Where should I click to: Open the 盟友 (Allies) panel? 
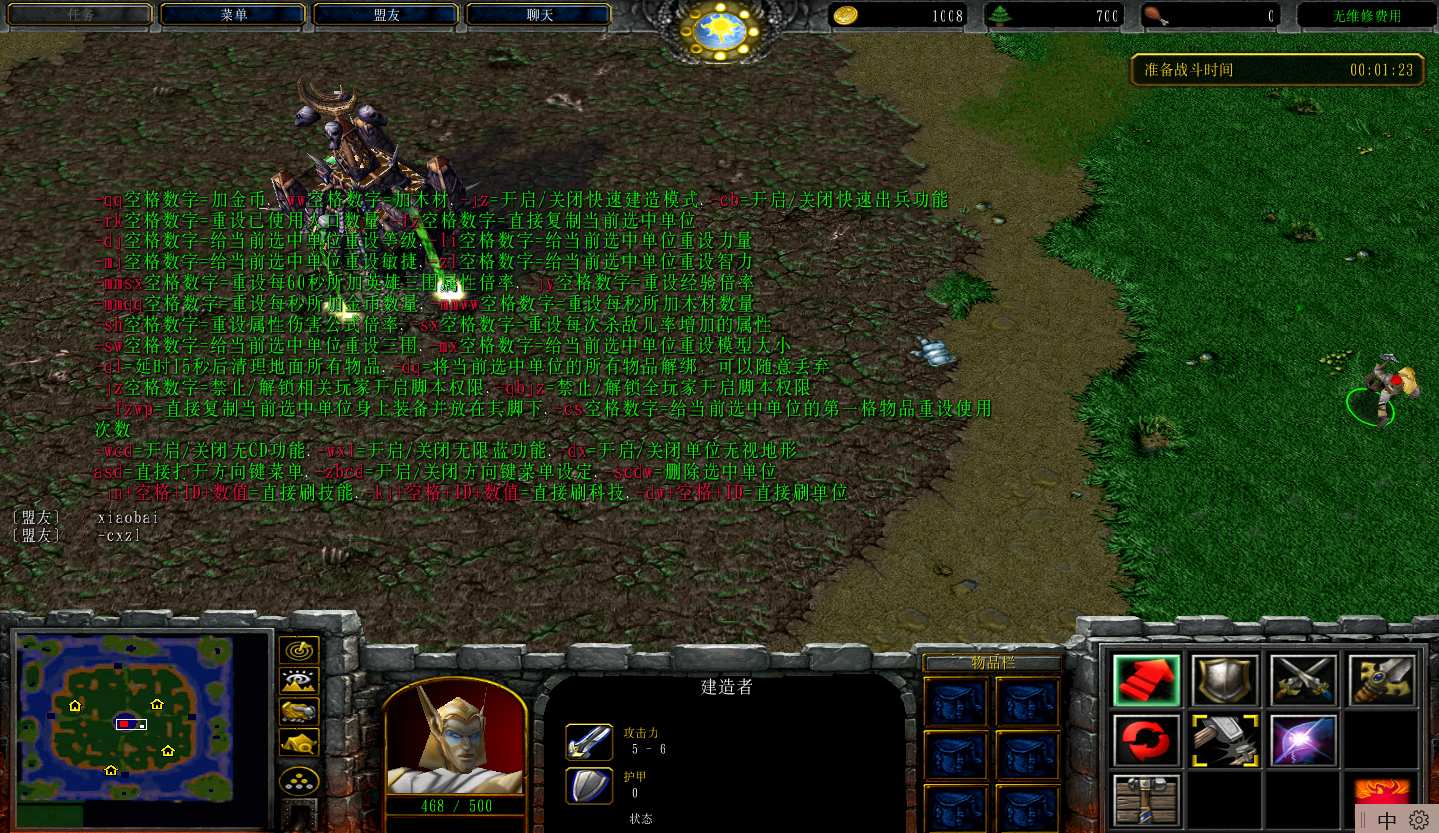point(386,15)
